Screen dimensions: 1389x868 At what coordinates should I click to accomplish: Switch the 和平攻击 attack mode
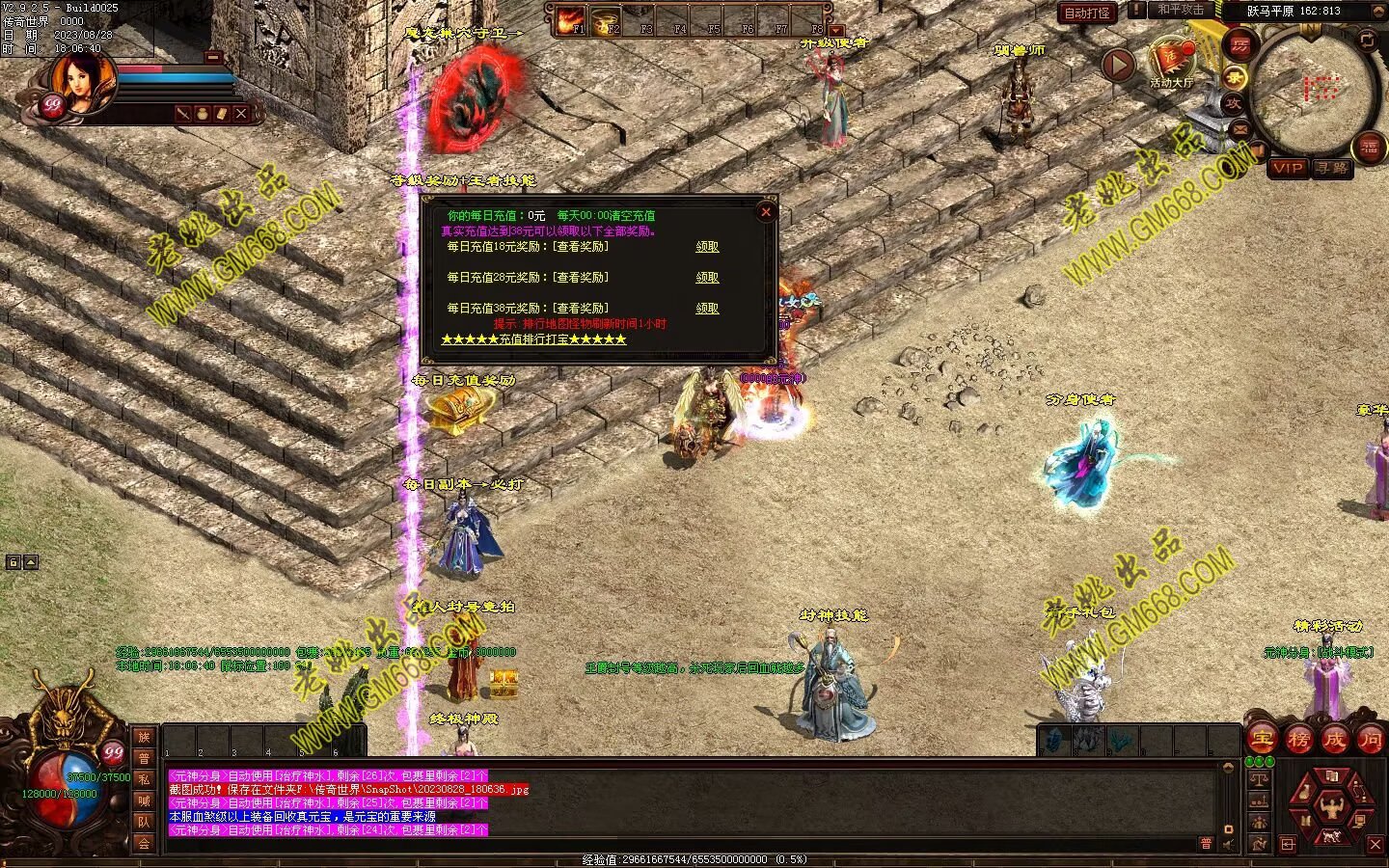coord(1180,10)
